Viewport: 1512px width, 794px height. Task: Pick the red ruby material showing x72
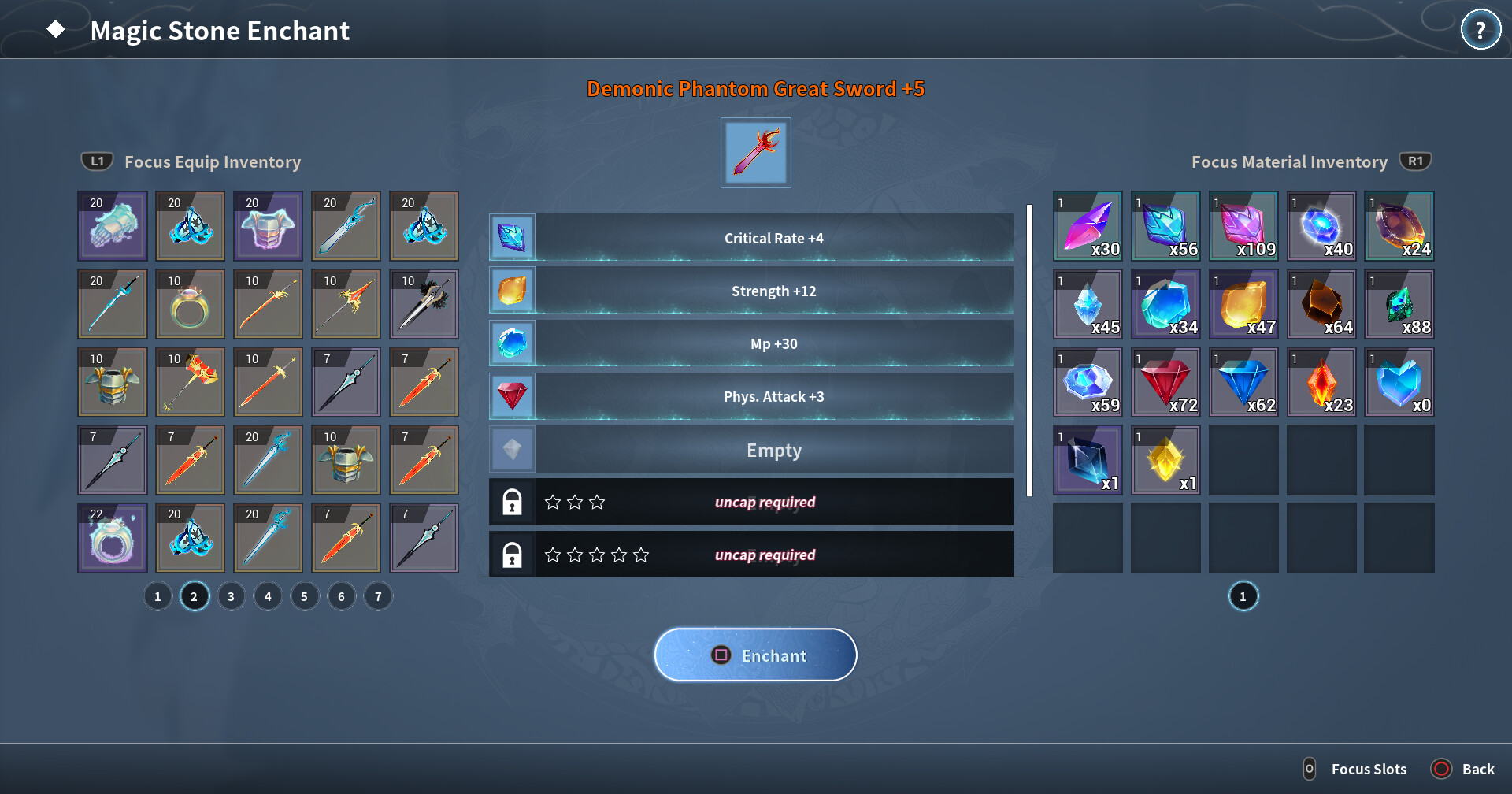(x=1165, y=382)
